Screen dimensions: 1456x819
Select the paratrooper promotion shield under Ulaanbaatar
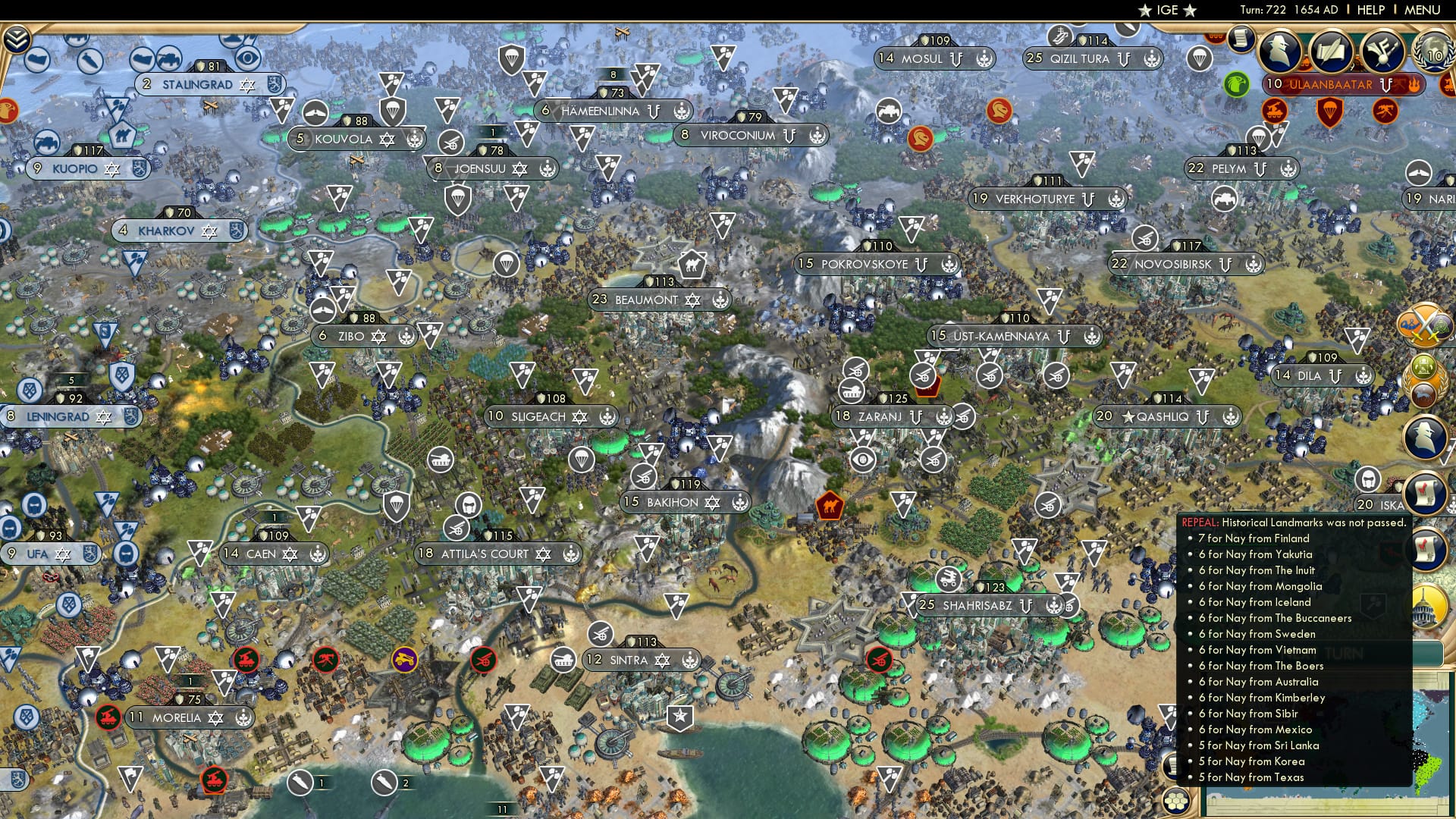1330,112
